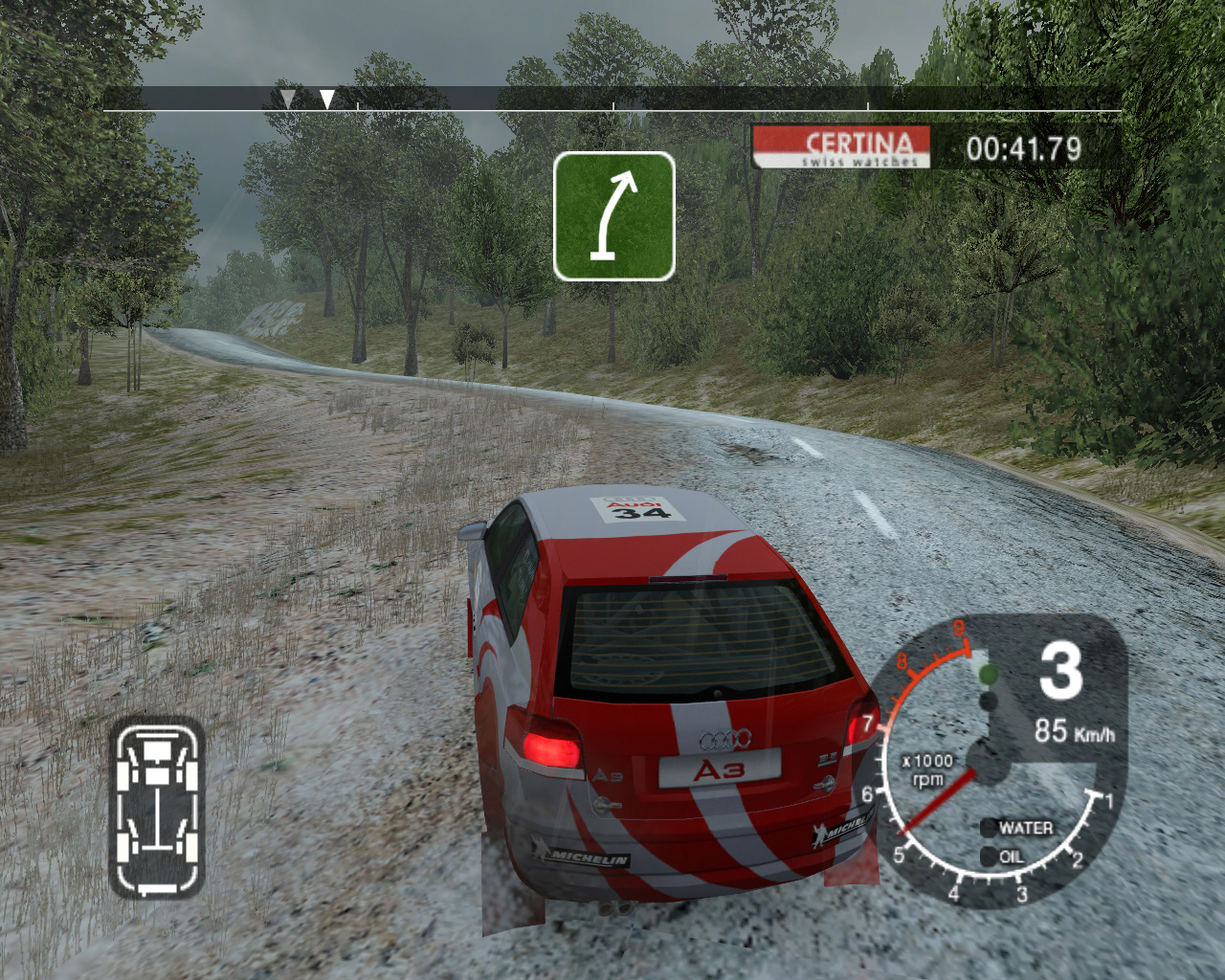
Task: Click the Certina swiss watches logo
Action: 841,147
